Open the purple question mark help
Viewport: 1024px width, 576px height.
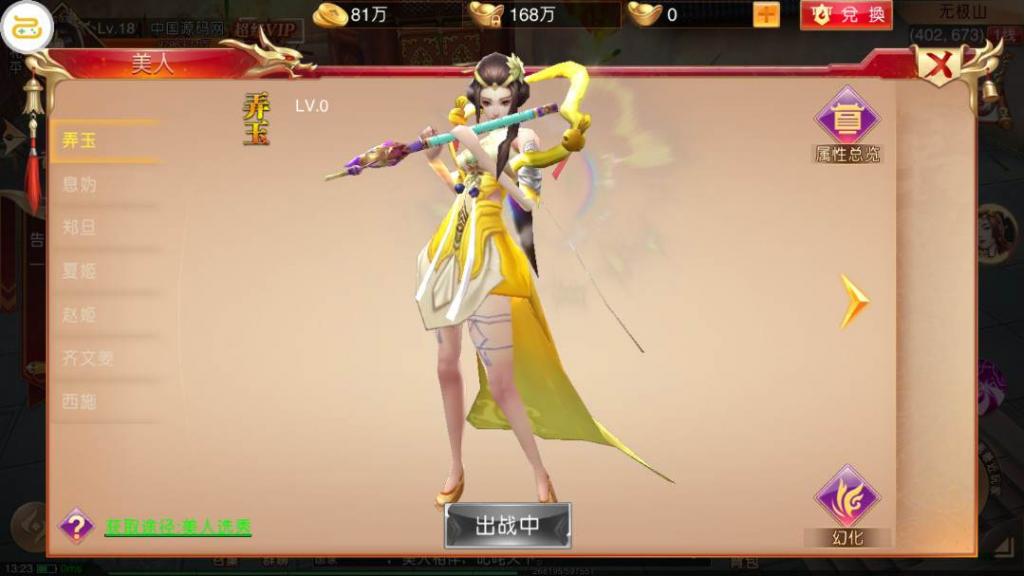tap(76, 525)
